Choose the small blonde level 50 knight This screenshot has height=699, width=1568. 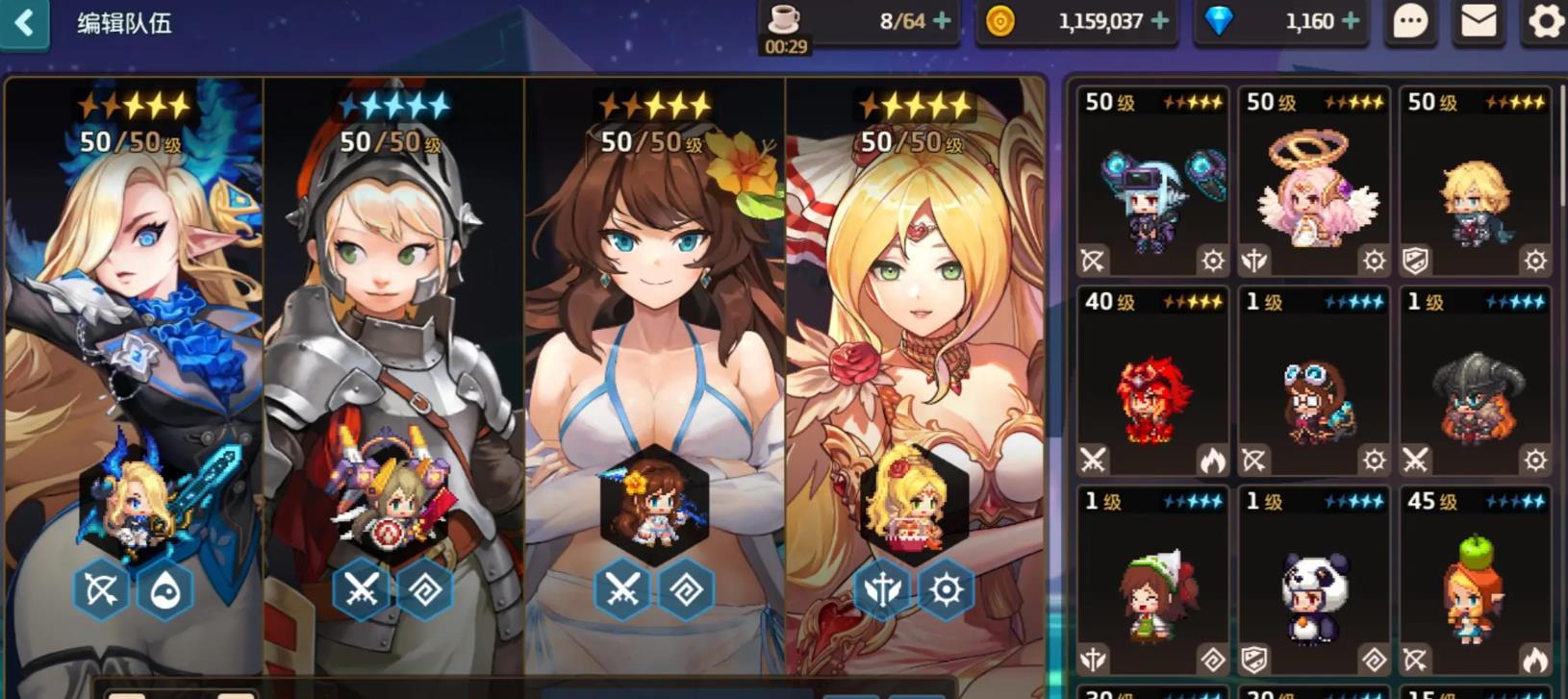tap(1474, 183)
